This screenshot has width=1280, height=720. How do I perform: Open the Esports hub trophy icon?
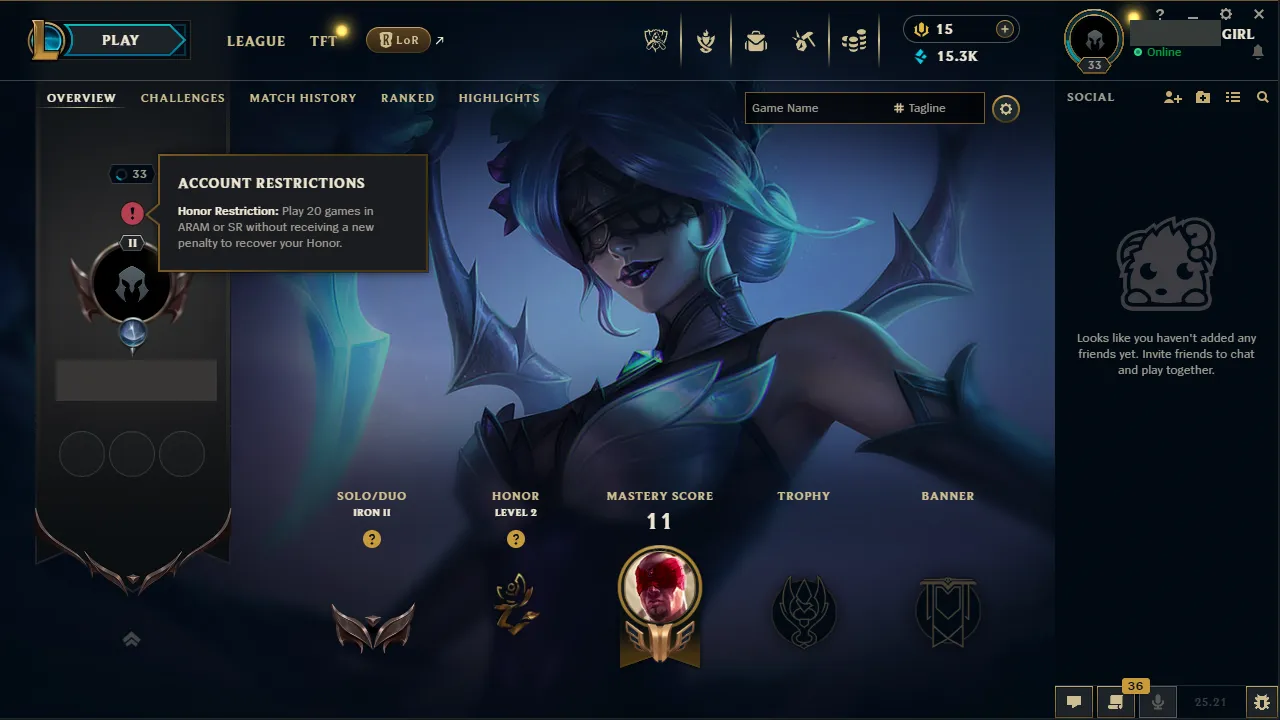(x=655, y=40)
